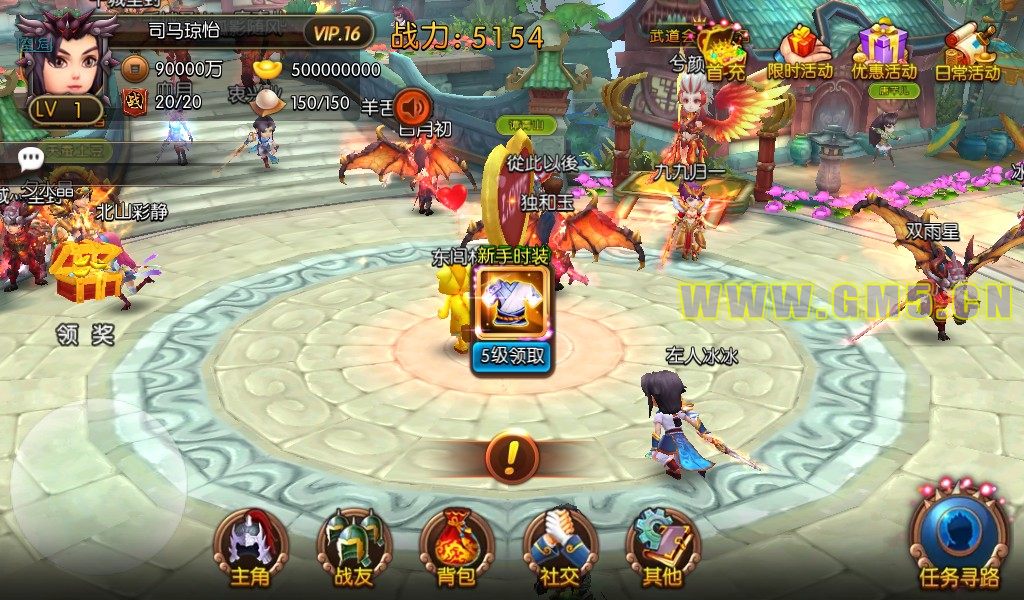Toggle the sound speaker button
The image size is (1024, 600).
[411, 106]
